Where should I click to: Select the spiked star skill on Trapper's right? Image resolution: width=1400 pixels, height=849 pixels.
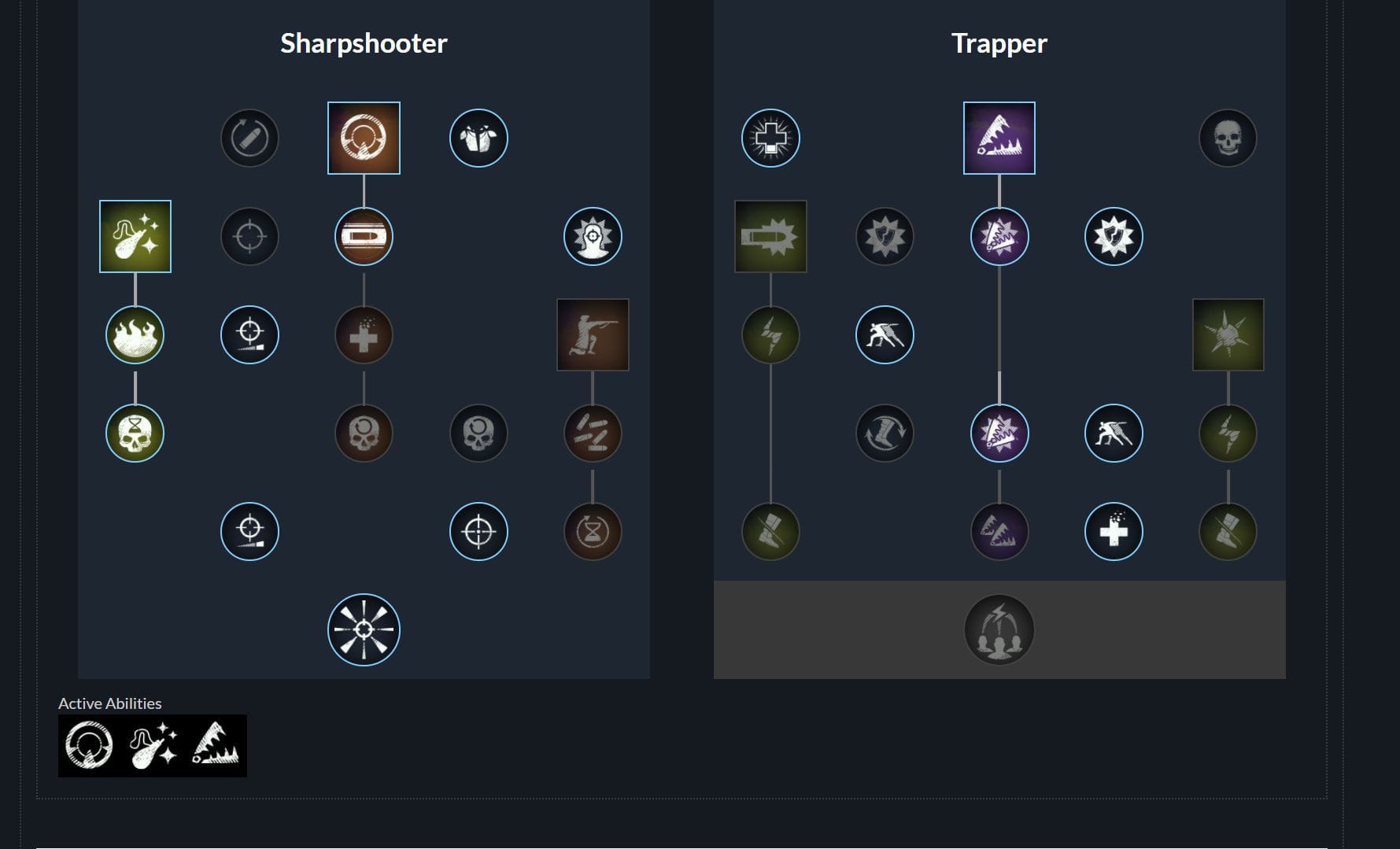[x=1228, y=334]
